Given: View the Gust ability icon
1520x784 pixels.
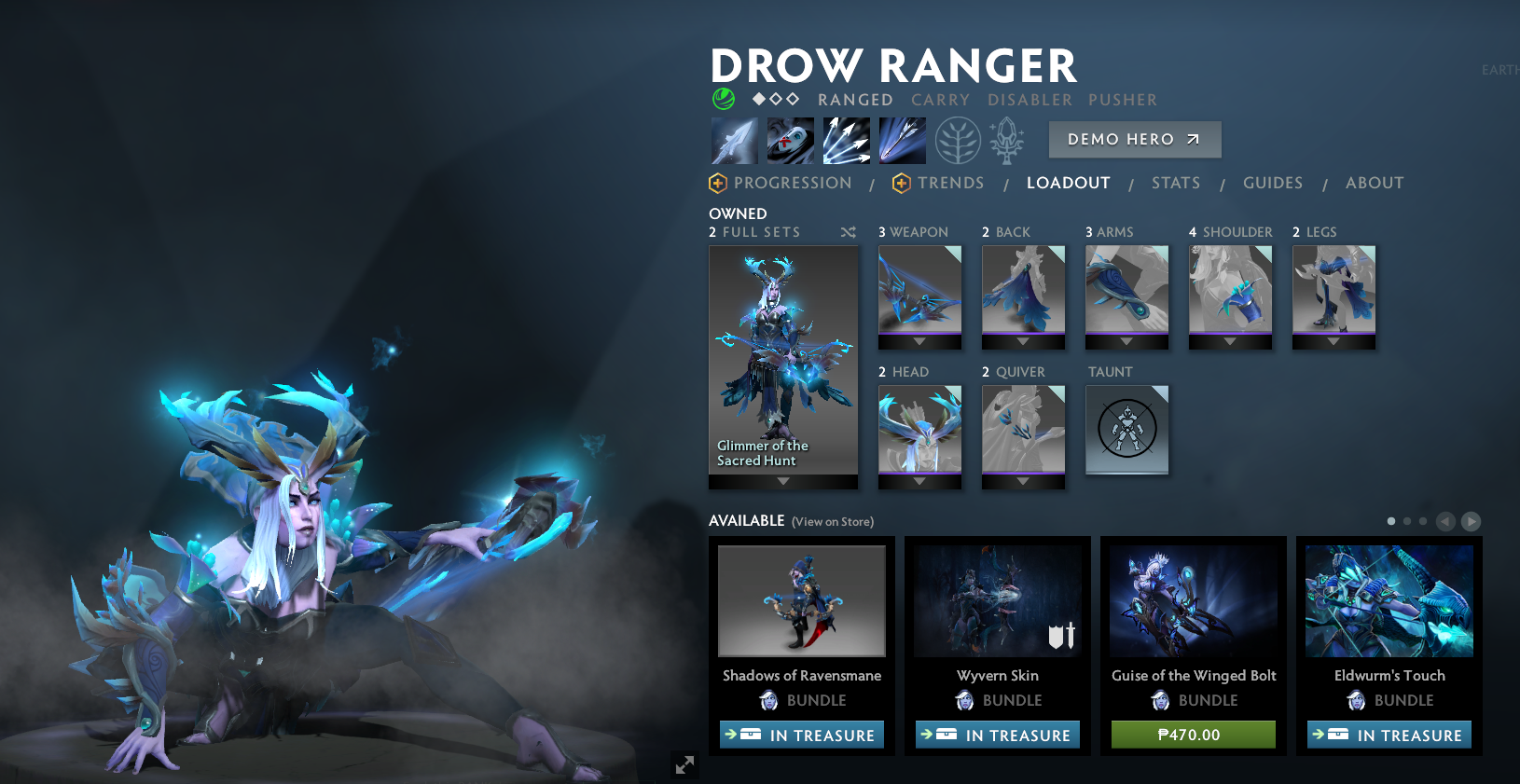Looking at the screenshot, I should tap(790, 140).
